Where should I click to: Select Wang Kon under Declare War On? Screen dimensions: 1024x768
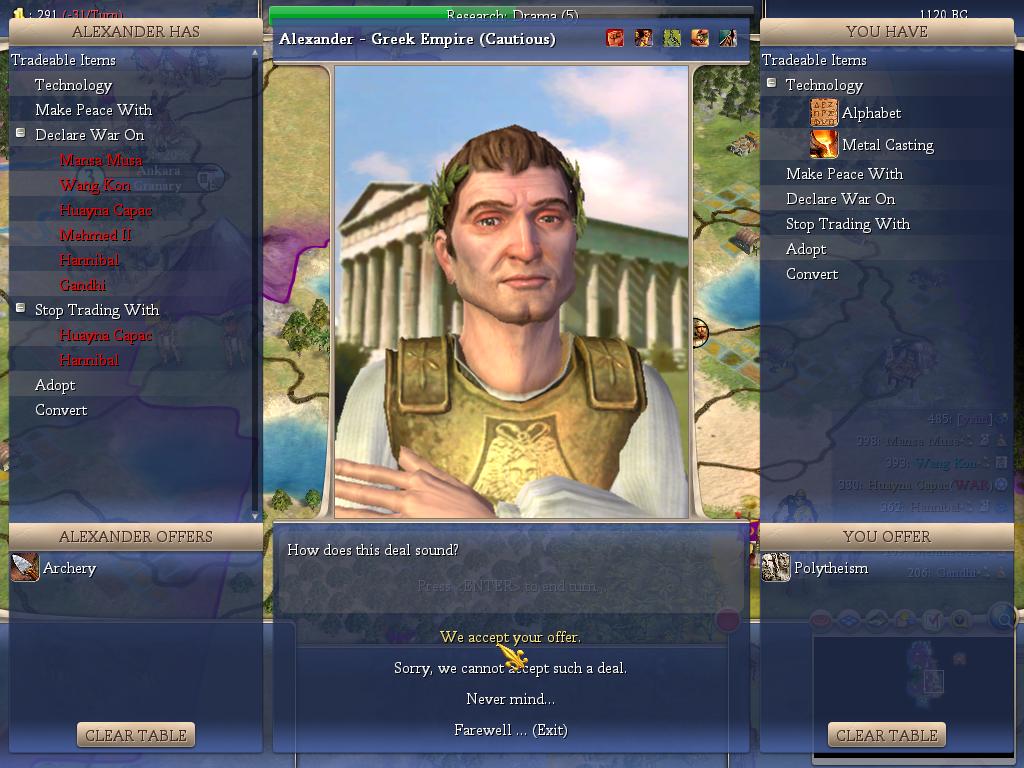tap(95, 185)
